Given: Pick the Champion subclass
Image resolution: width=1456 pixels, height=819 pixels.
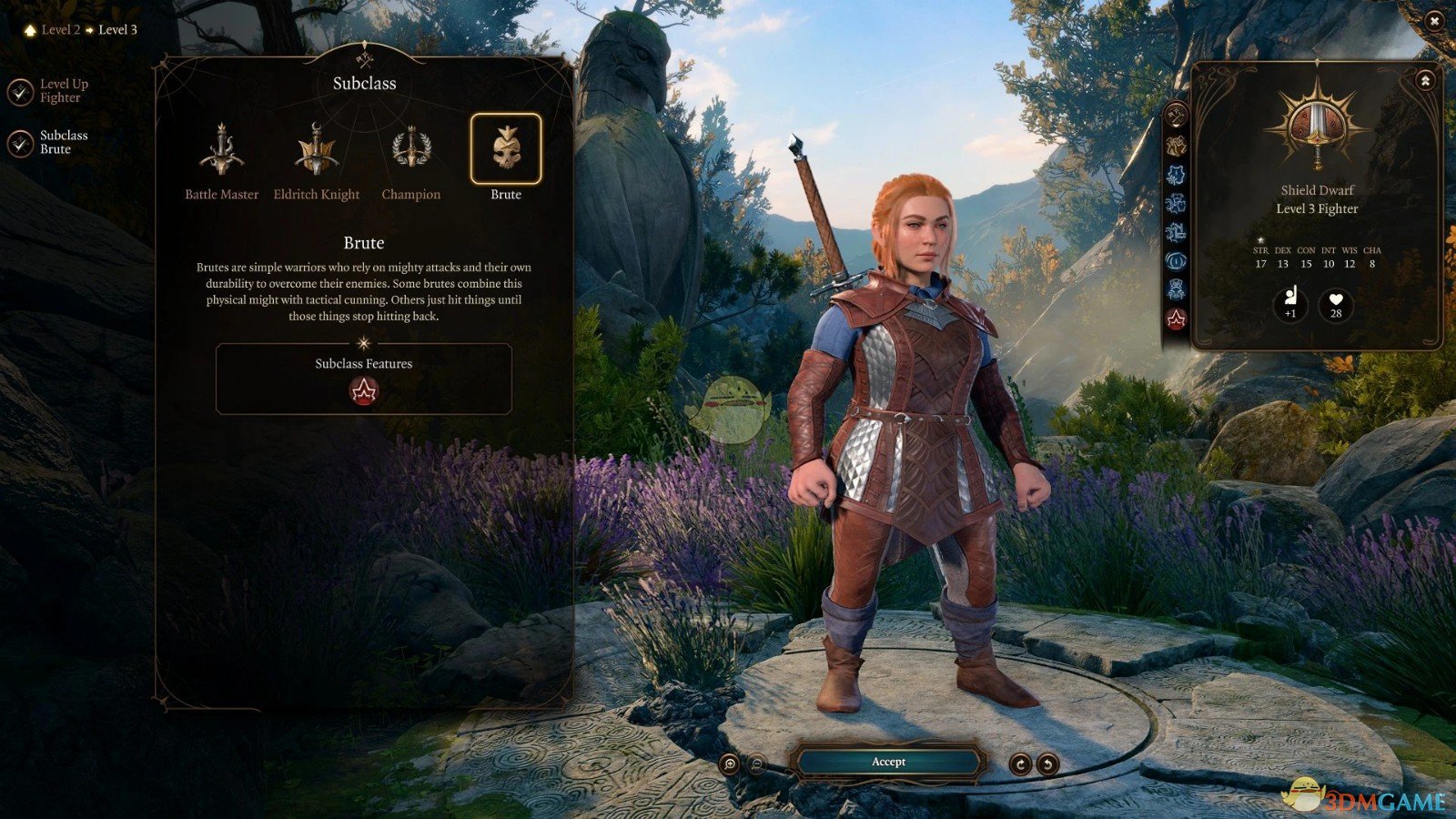Looking at the screenshot, I should tap(411, 150).
